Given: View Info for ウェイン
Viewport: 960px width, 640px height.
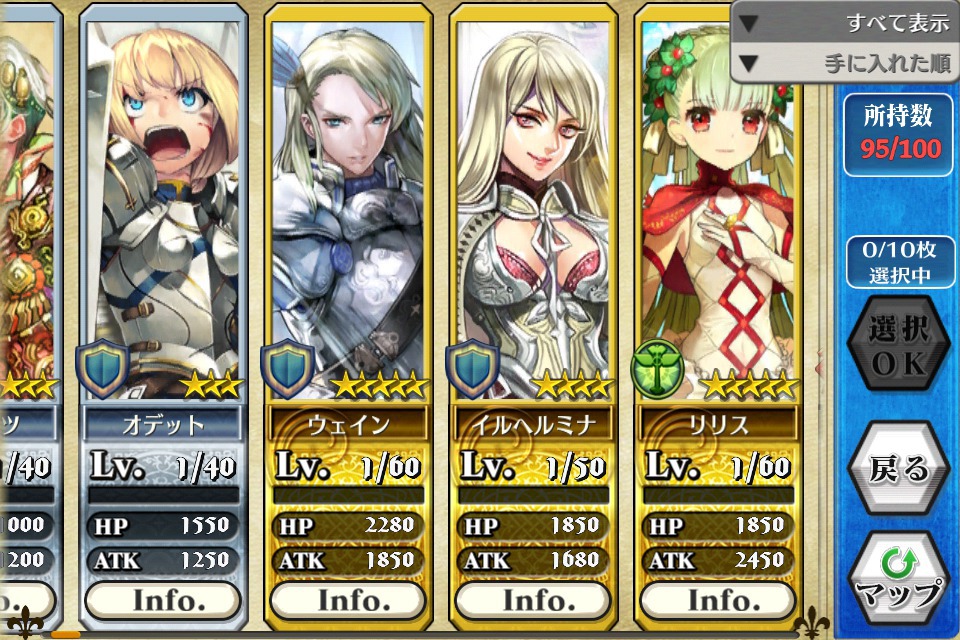Looking at the screenshot, I should [348, 600].
